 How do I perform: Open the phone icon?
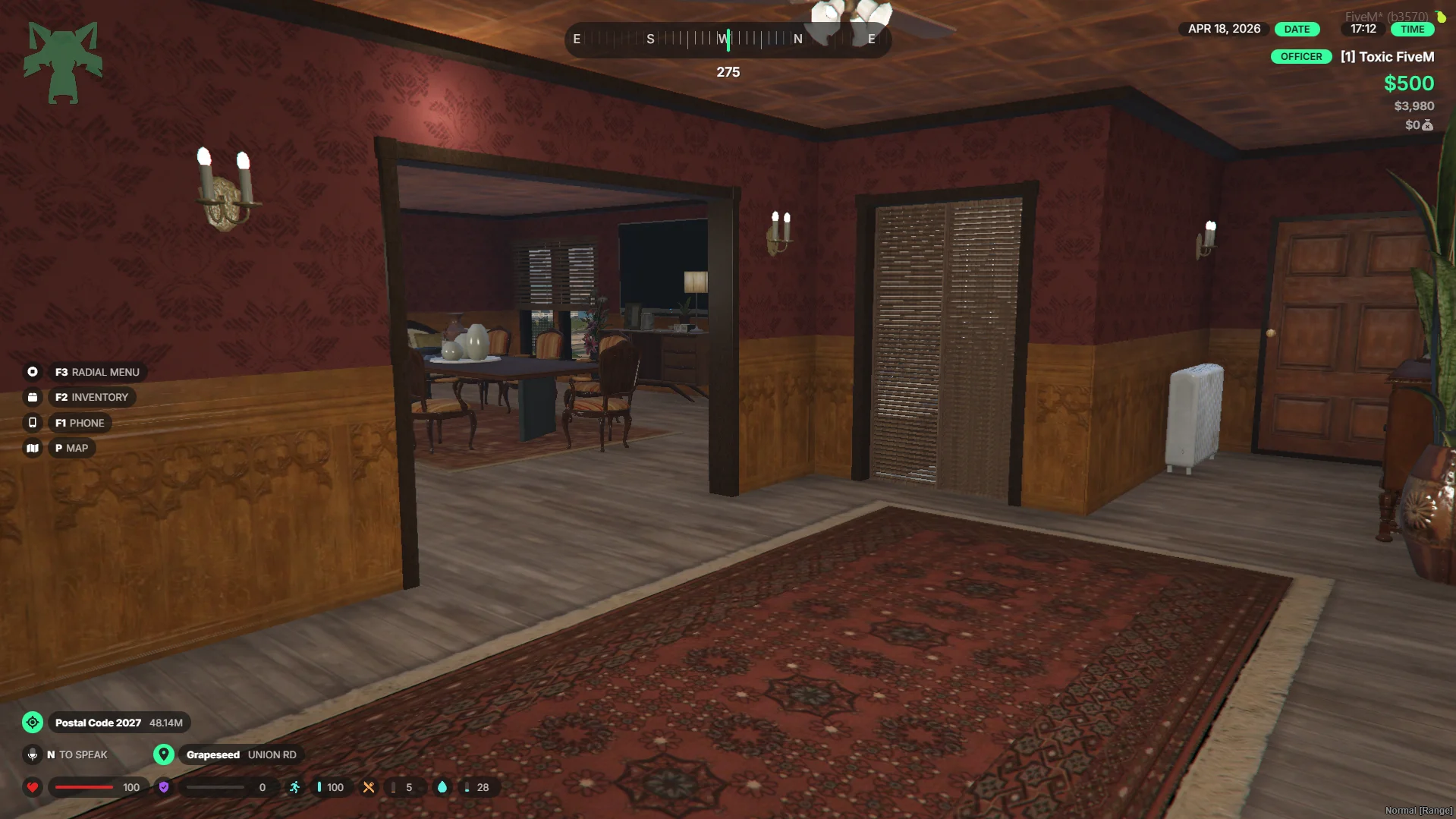[33, 423]
